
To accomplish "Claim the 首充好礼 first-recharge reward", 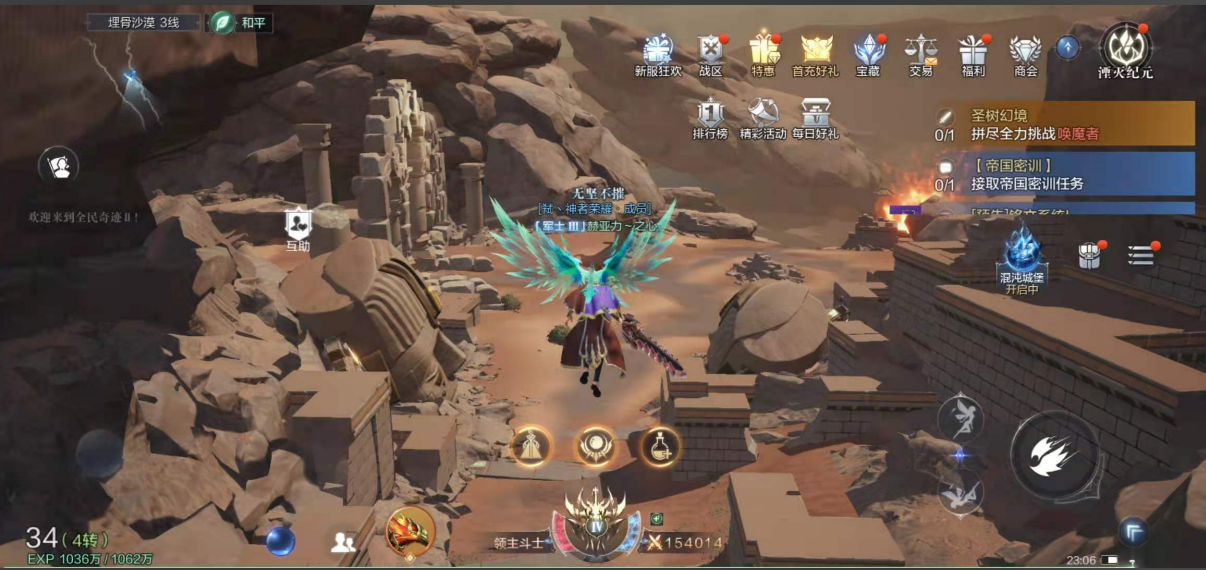I will 816,52.
